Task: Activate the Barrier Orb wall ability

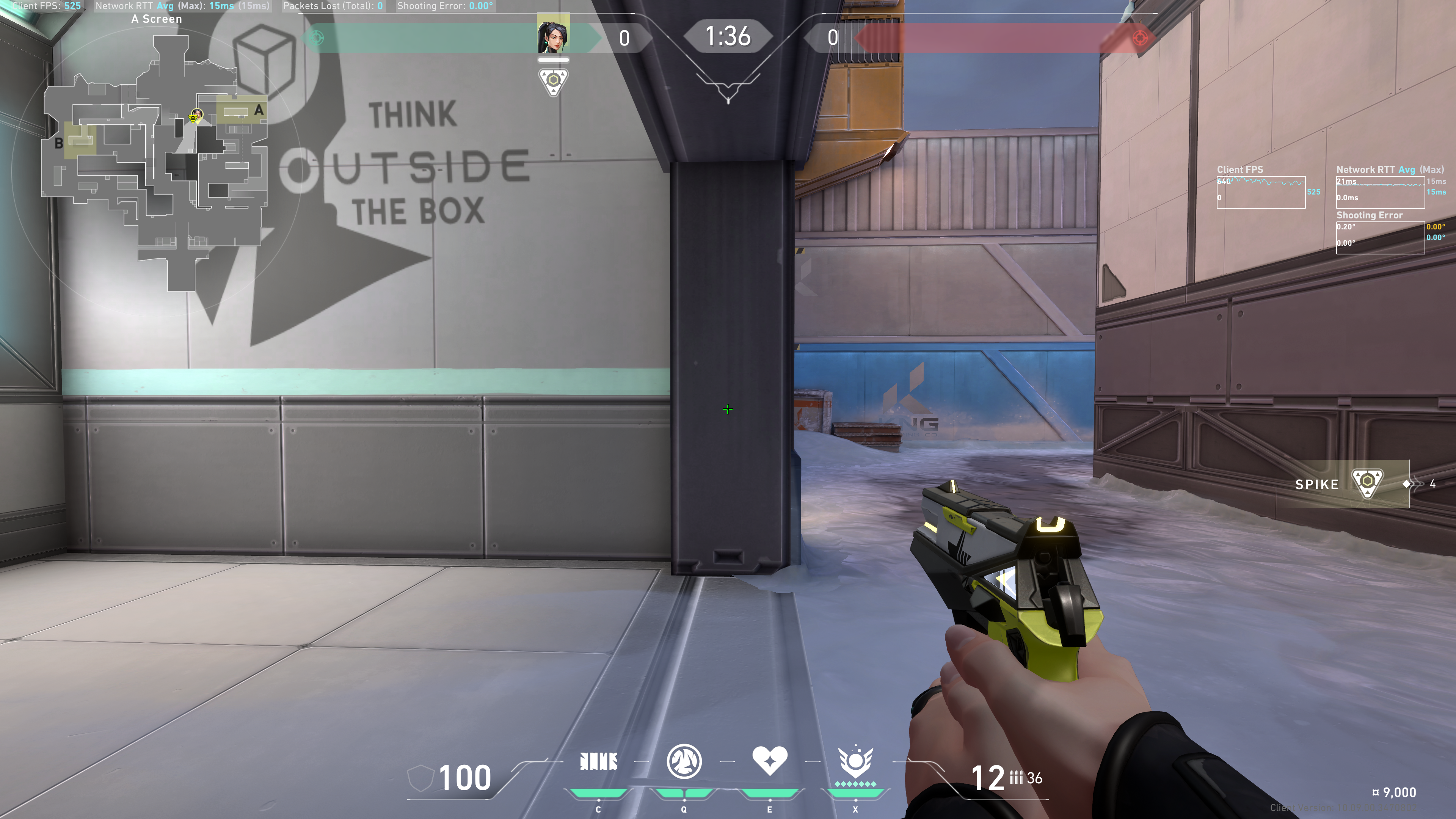Action: click(x=598, y=761)
